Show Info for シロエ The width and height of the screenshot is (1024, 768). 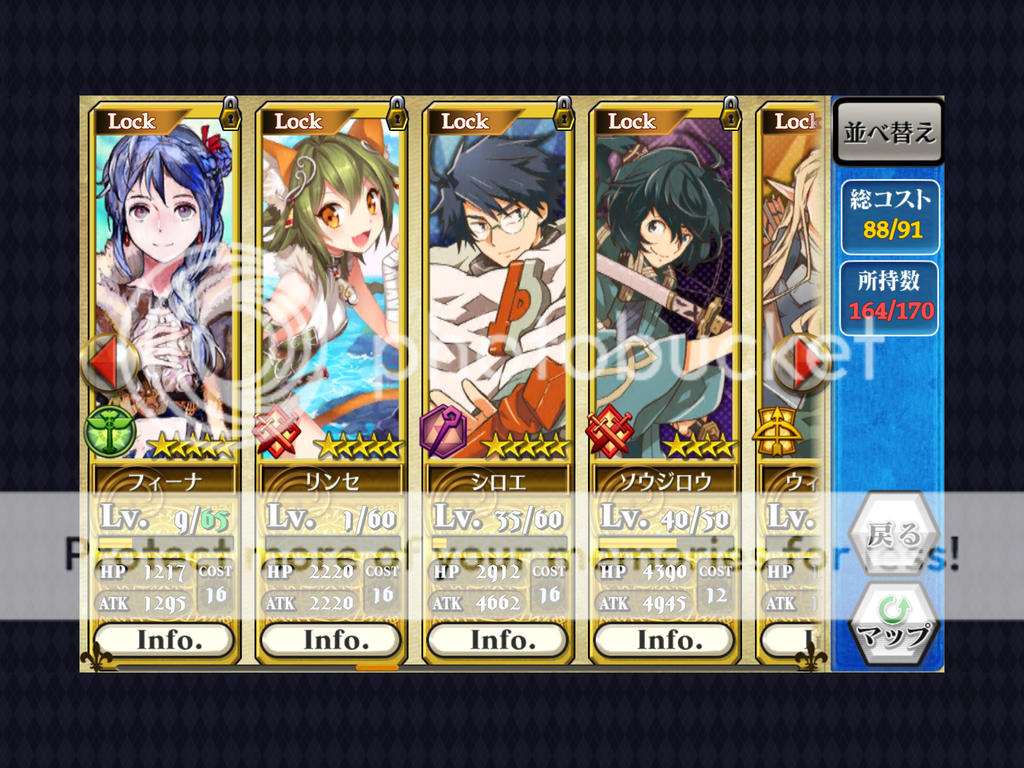[x=497, y=640]
